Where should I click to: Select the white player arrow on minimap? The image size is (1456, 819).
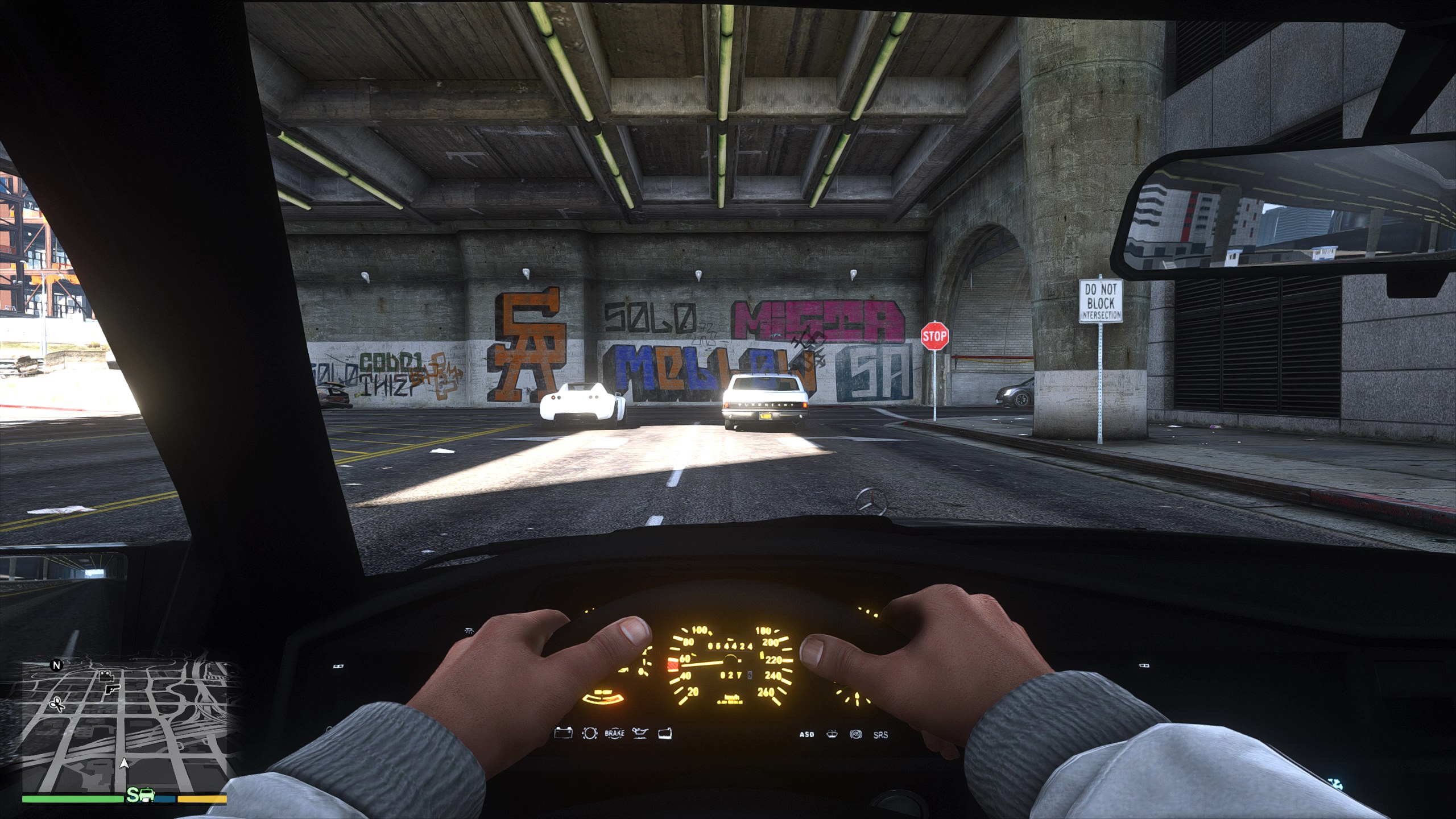click(x=124, y=763)
